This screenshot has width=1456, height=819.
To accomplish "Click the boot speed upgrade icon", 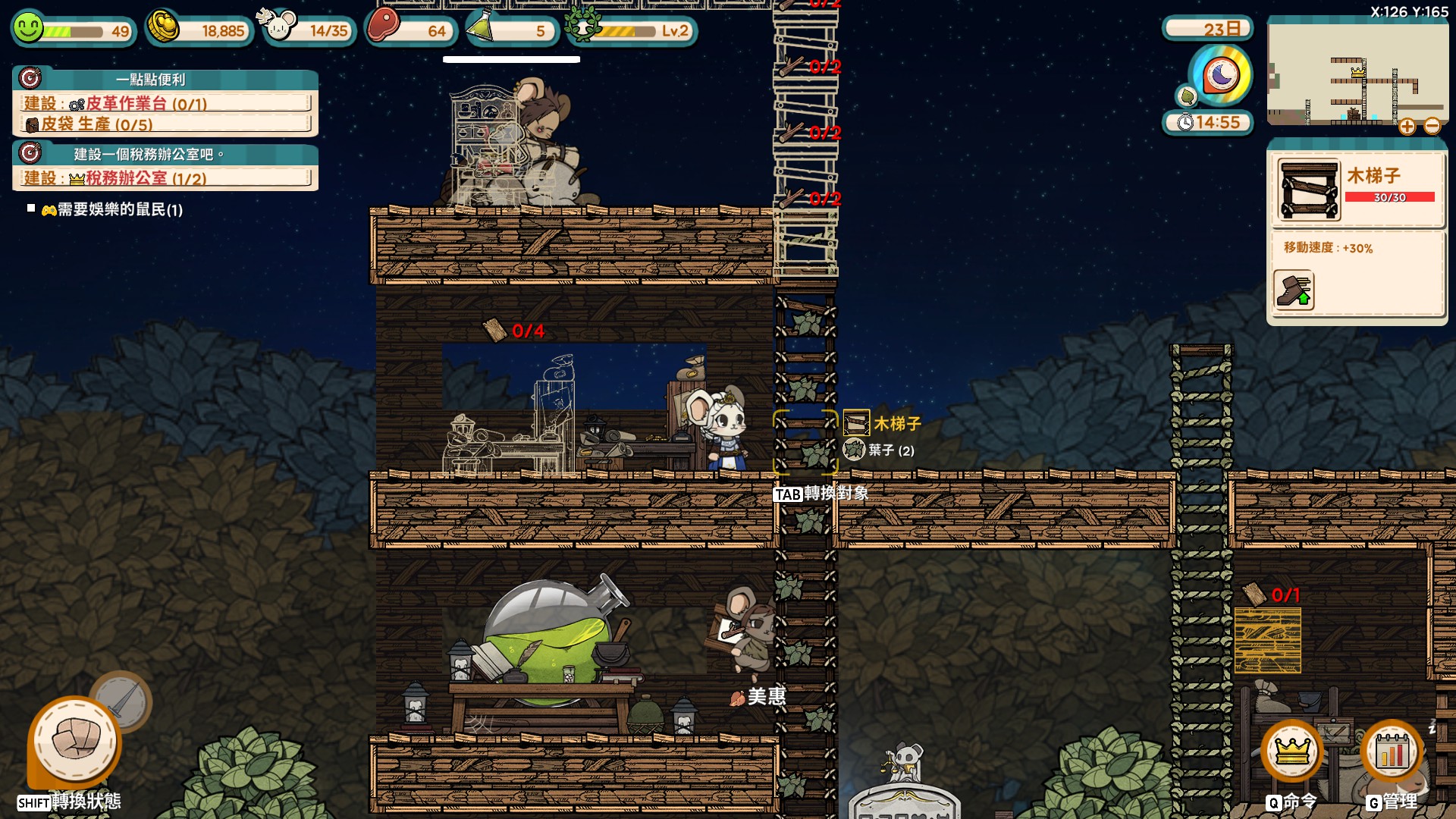I will pos(1294,290).
